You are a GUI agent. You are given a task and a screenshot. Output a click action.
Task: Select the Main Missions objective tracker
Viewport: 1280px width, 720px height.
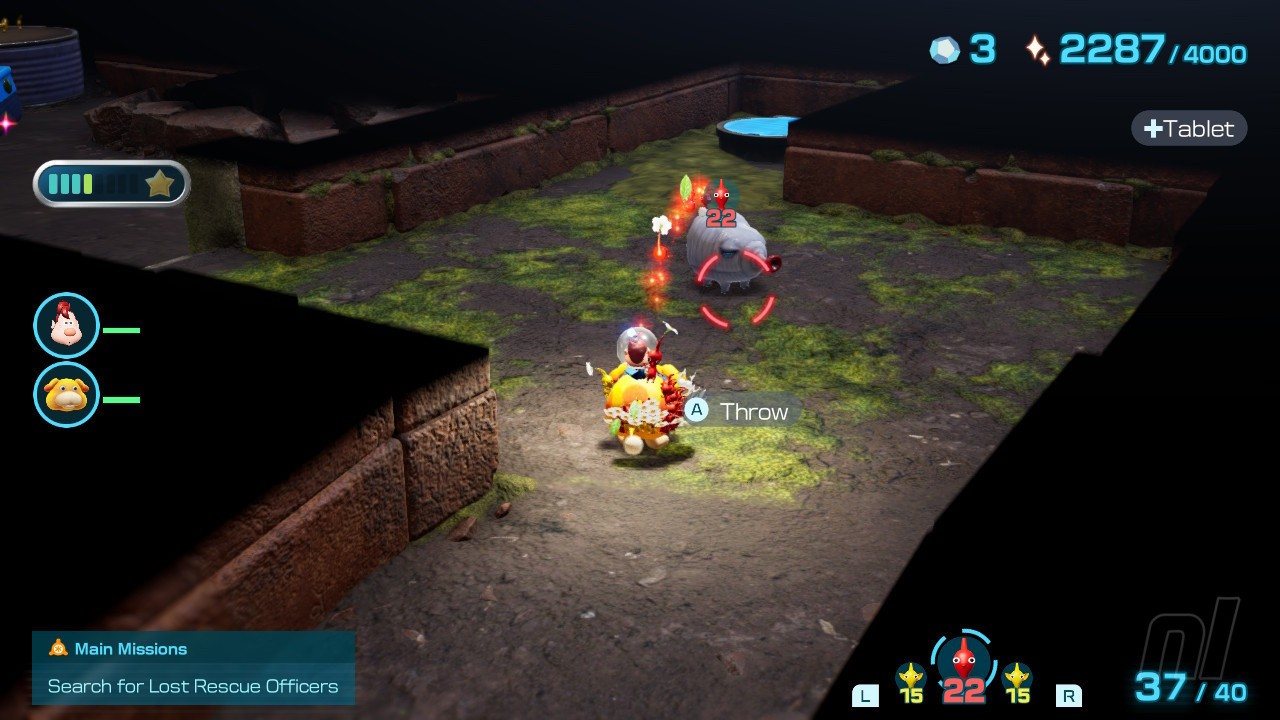pyautogui.click(x=193, y=668)
